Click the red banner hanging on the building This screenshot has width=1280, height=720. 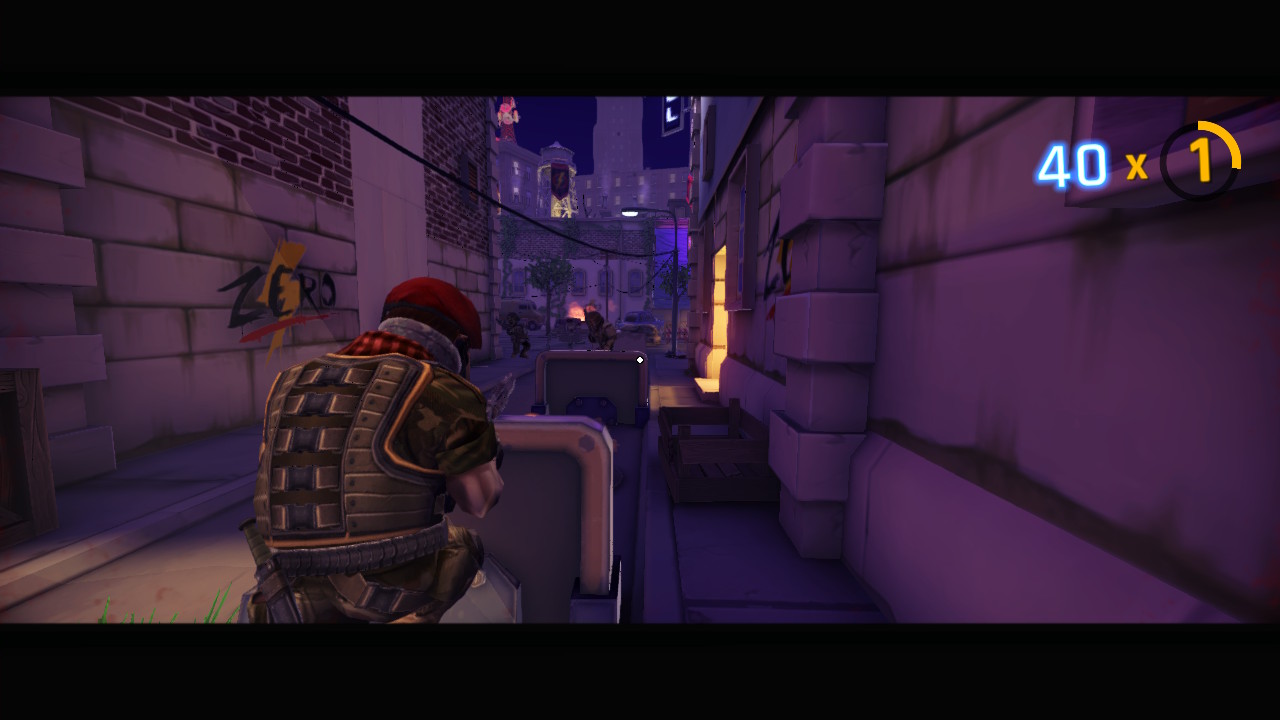(559, 180)
